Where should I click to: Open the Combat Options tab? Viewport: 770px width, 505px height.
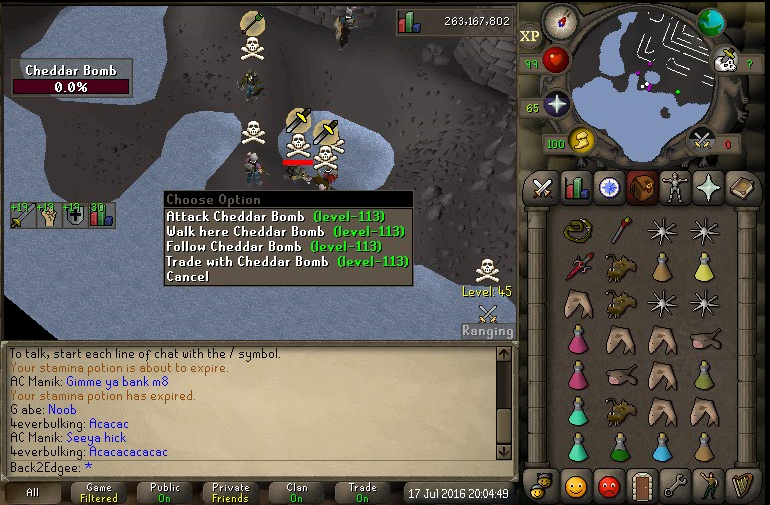[x=543, y=187]
